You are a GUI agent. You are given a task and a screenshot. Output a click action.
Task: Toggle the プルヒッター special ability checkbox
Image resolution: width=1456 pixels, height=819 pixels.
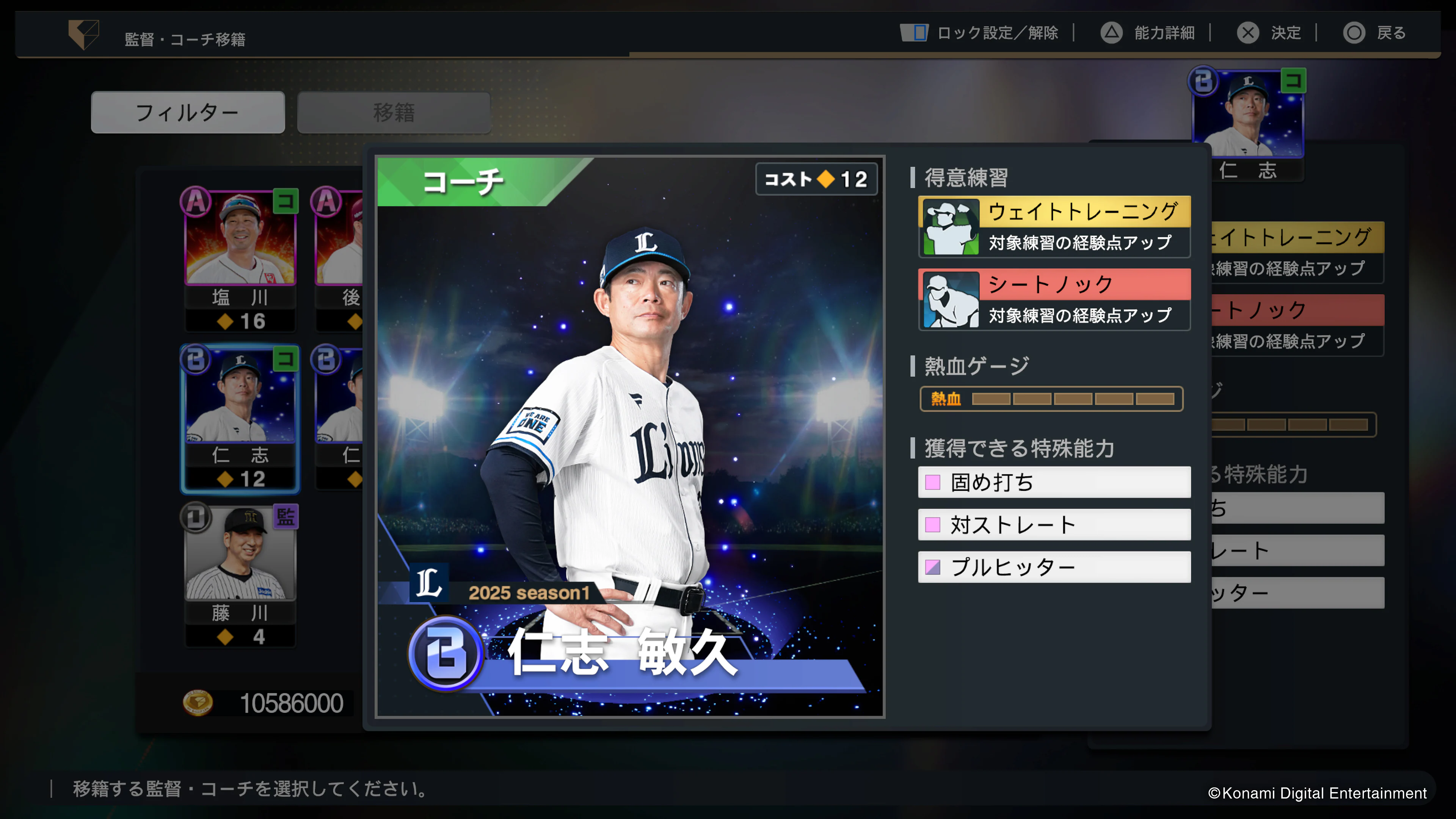pyautogui.click(x=933, y=567)
